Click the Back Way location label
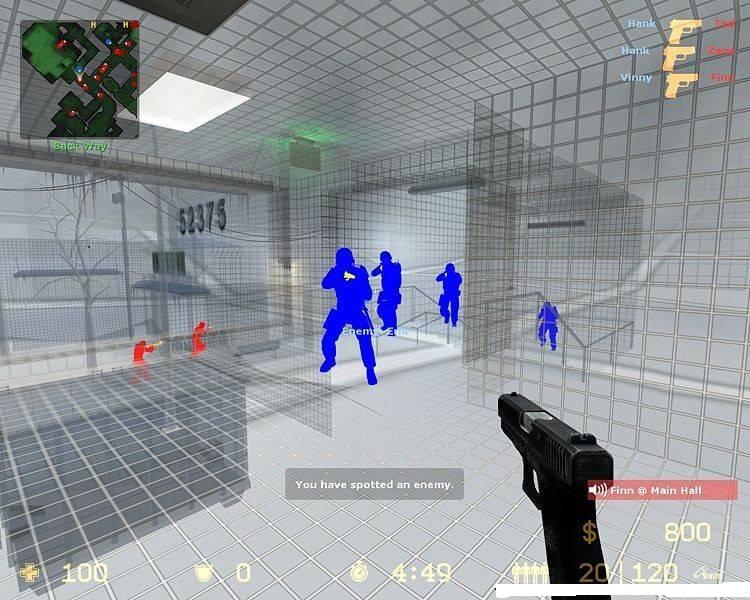 tap(80, 146)
